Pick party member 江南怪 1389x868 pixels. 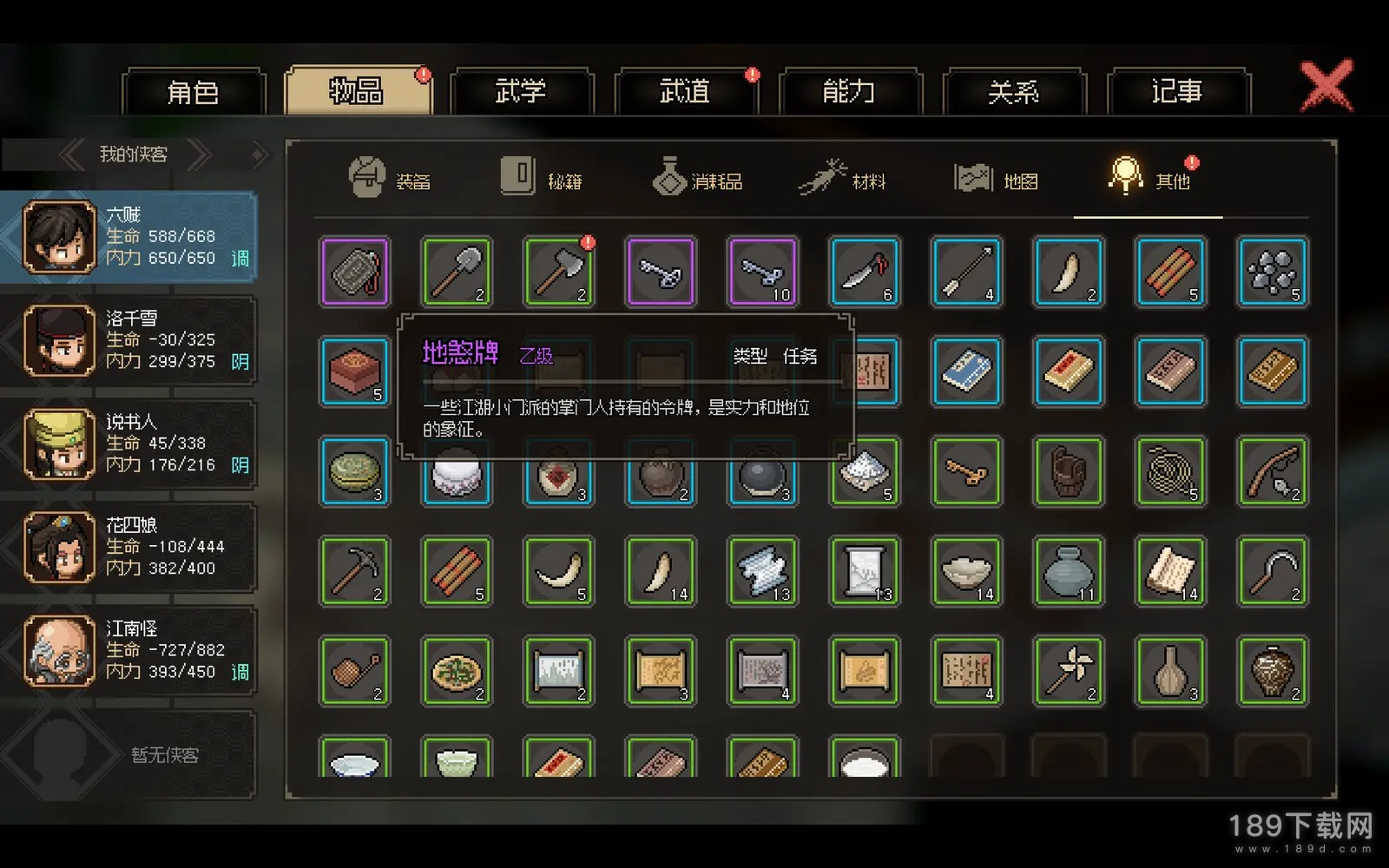coord(130,650)
